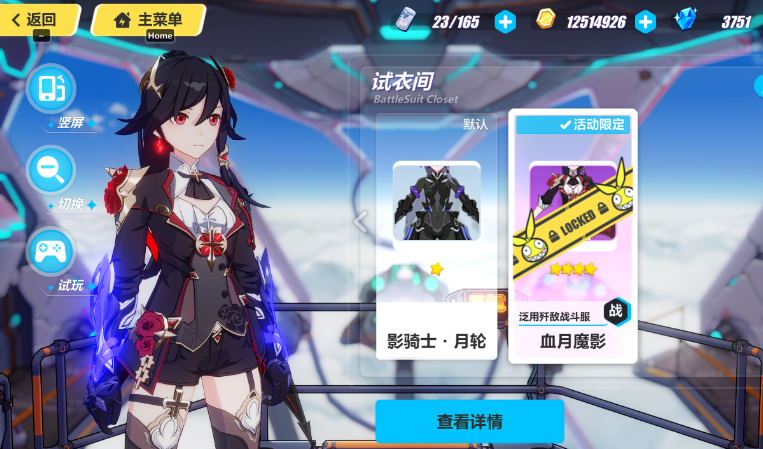763x449 pixels.
Task: Select the 影骑士·月轮 default outfit card
Action: [436, 236]
